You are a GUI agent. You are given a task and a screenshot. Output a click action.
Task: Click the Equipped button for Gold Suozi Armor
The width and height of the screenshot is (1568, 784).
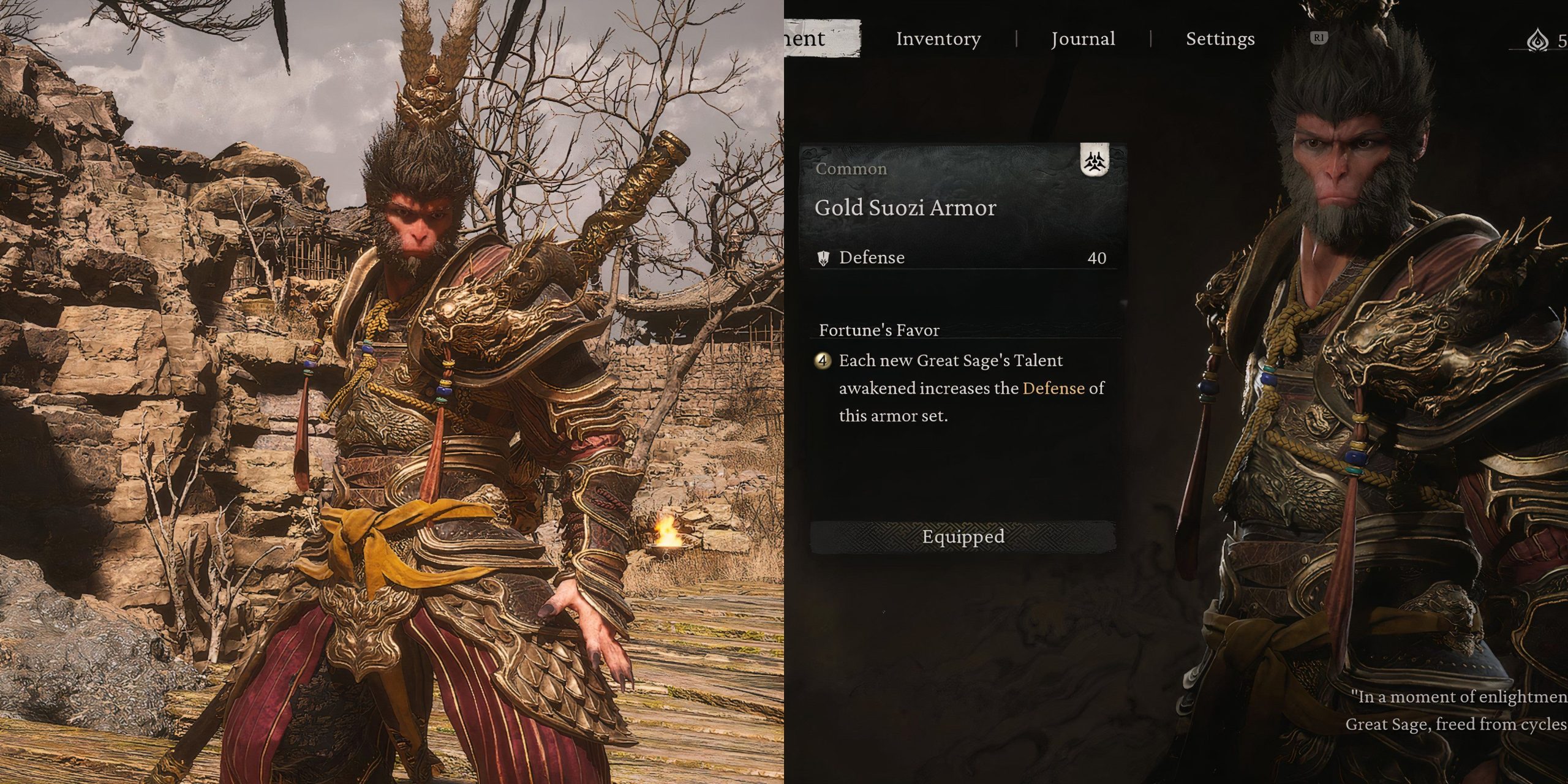(x=963, y=537)
